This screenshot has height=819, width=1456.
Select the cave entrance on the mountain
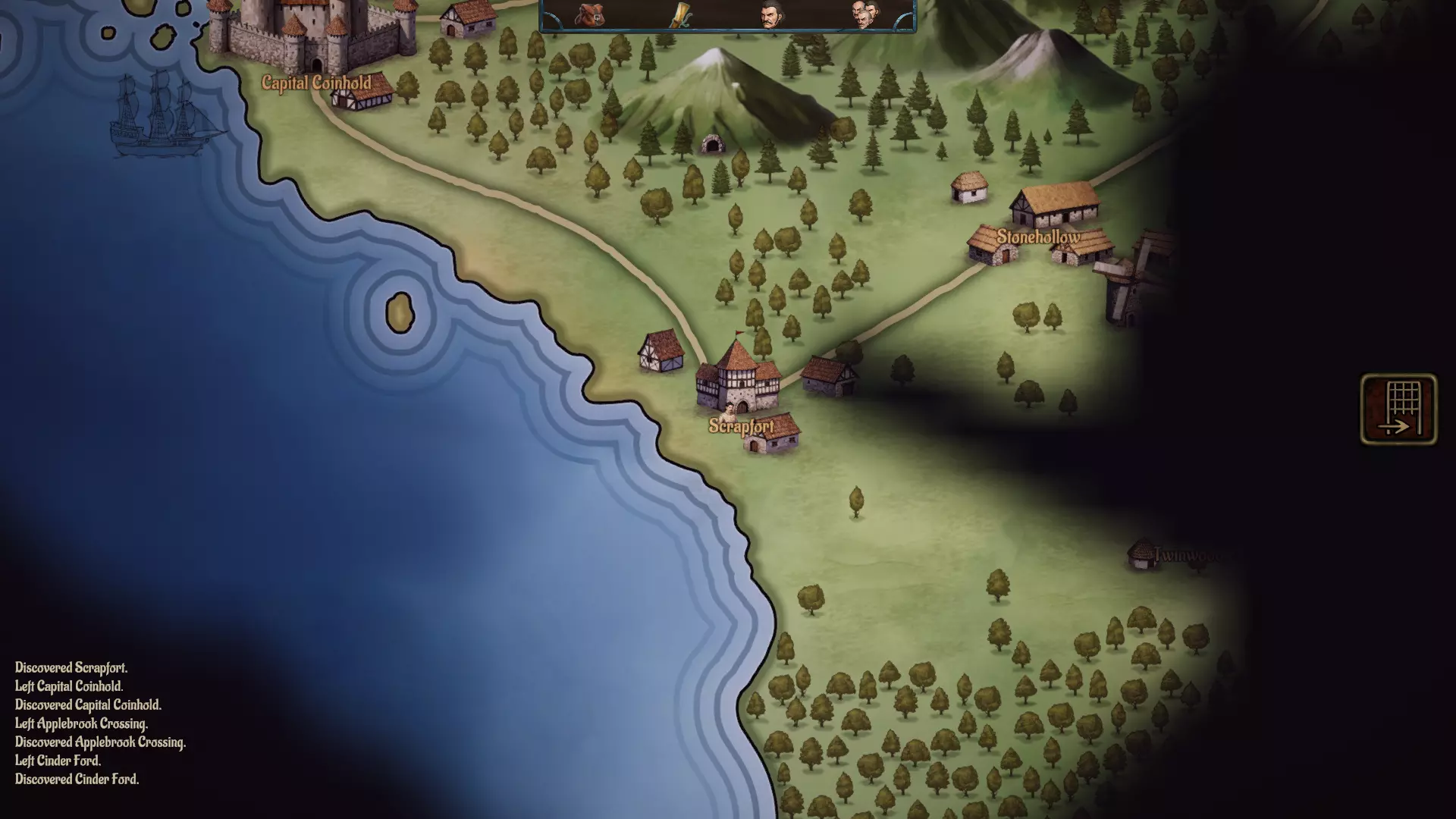click(711, 143)
